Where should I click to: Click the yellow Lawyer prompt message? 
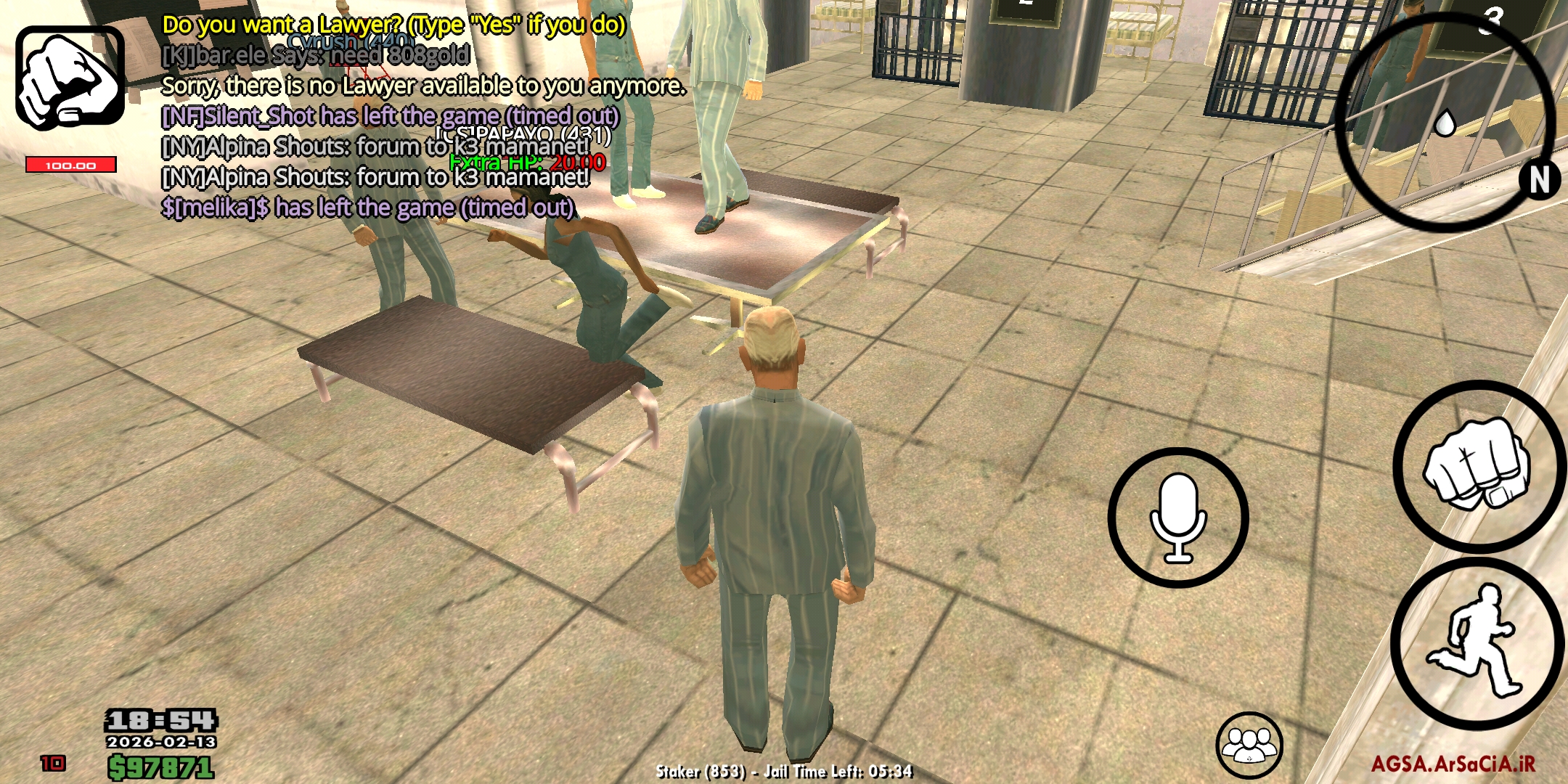(x=392, y=25)
